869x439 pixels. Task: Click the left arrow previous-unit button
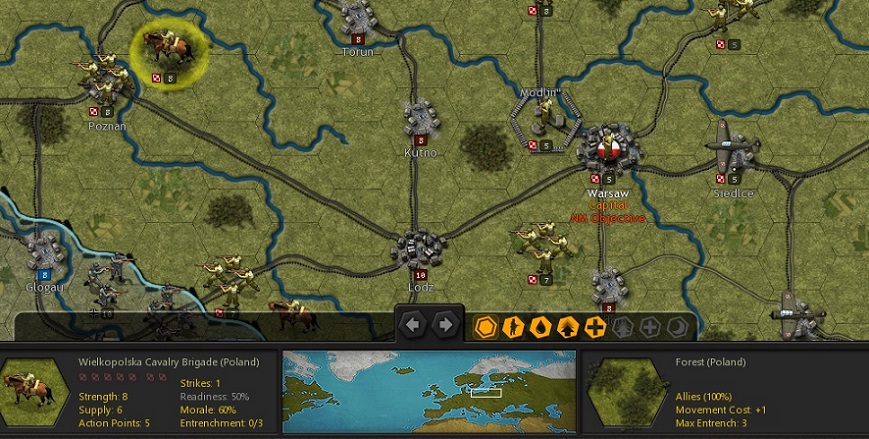pyautogui.click(x=414, y=325)
